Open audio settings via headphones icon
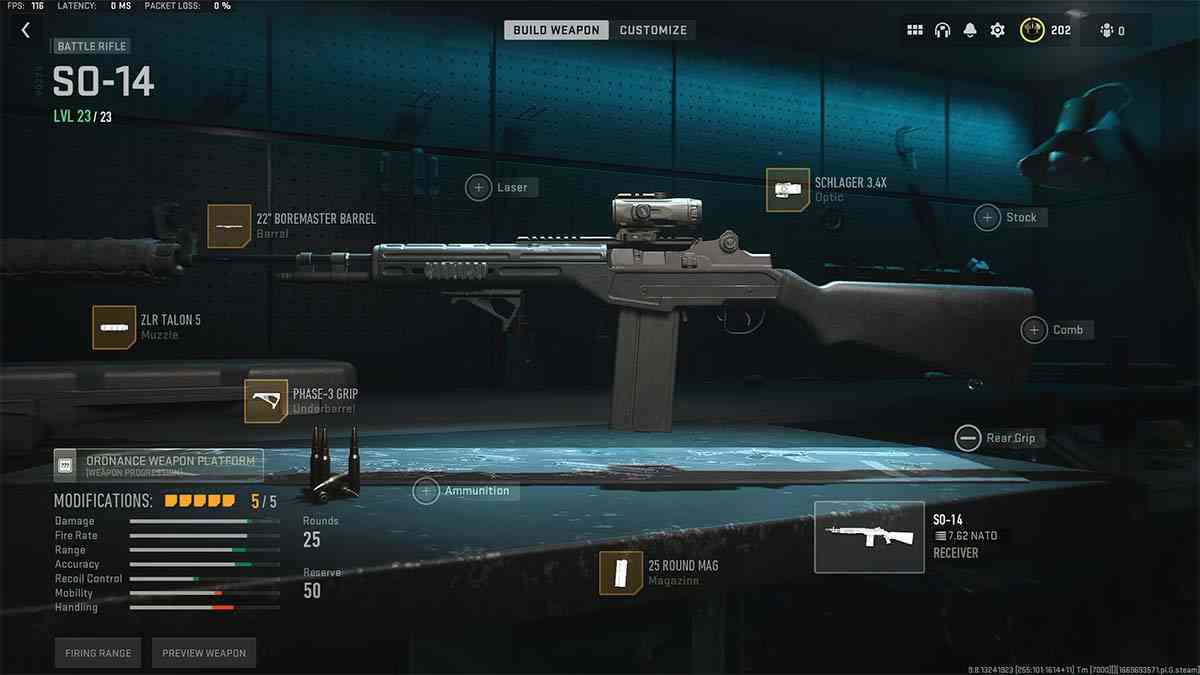The image size is (1200, 675). [x=942, y=31]
